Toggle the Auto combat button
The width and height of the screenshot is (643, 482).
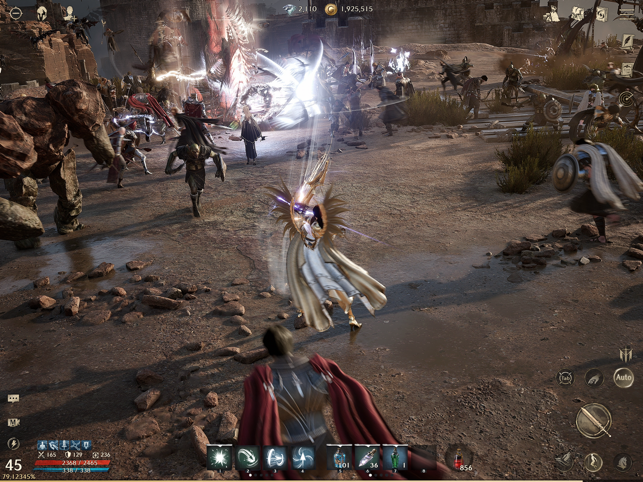coord(622,378)
